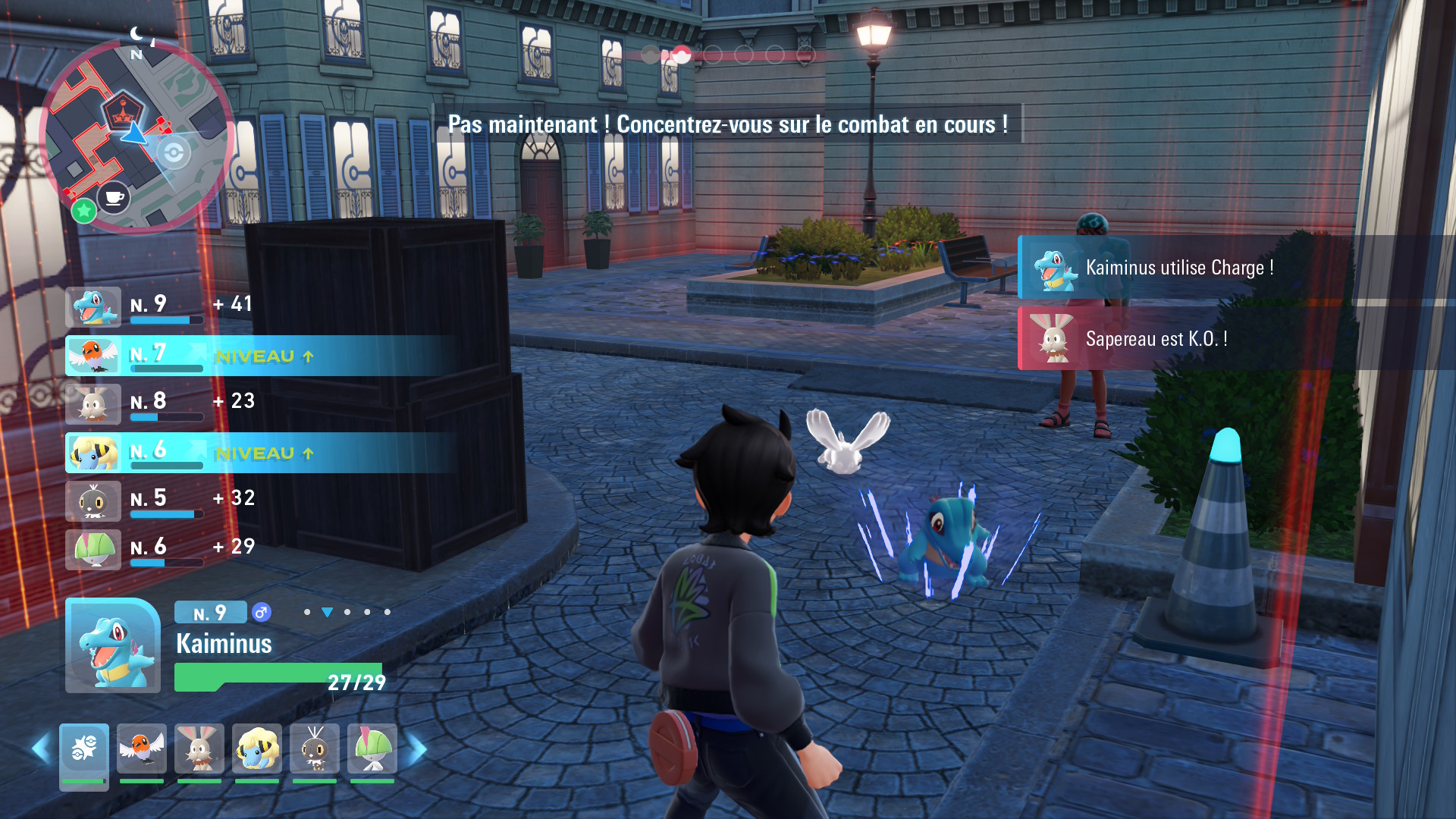
Task: Switch to Wattouat in the bottom party bar
Action: tap(257, 748)
